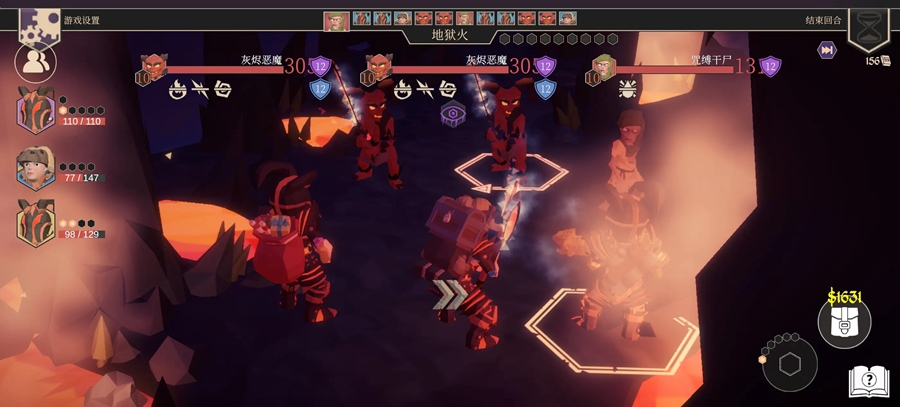Open the backpack inventory
Viewport: 900px width, 407px height.
click(x=844, y=322)
